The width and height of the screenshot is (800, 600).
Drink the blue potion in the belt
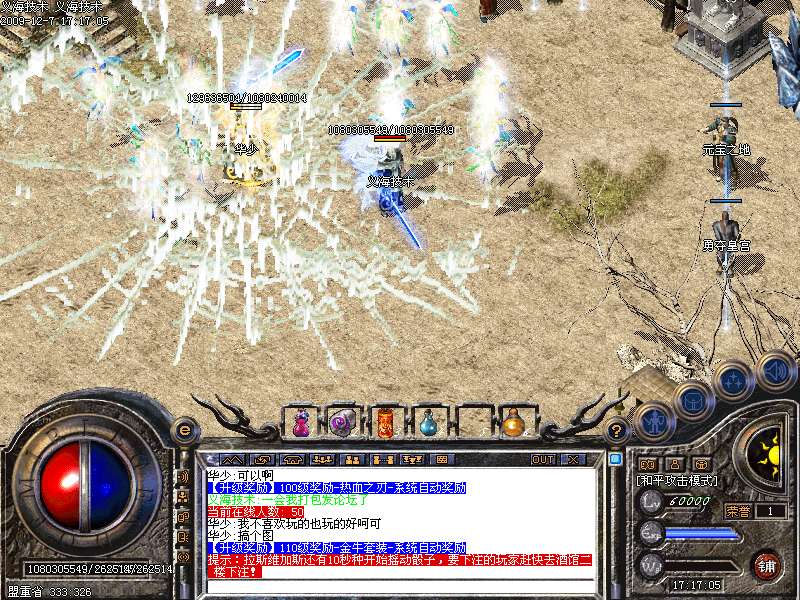[428, 423]
